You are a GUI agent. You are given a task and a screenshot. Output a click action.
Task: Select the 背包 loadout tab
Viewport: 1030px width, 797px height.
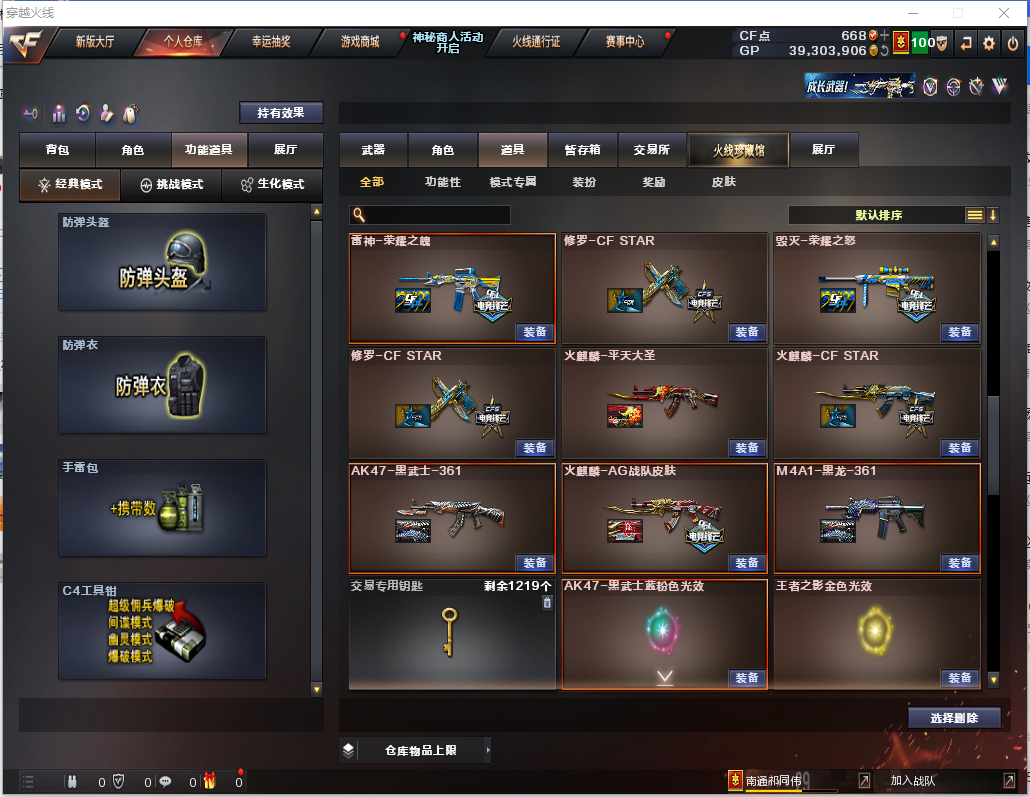58,150
